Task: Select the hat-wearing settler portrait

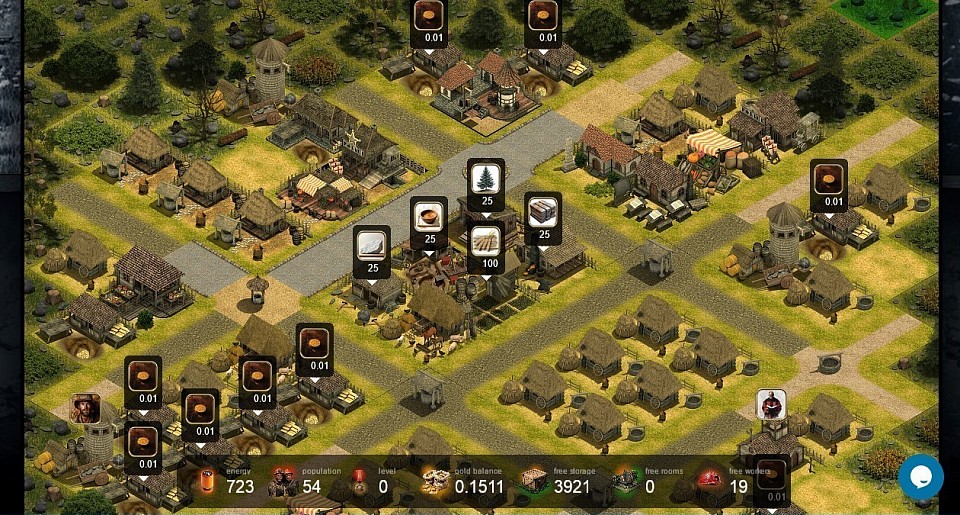Action: pos(86,408)
